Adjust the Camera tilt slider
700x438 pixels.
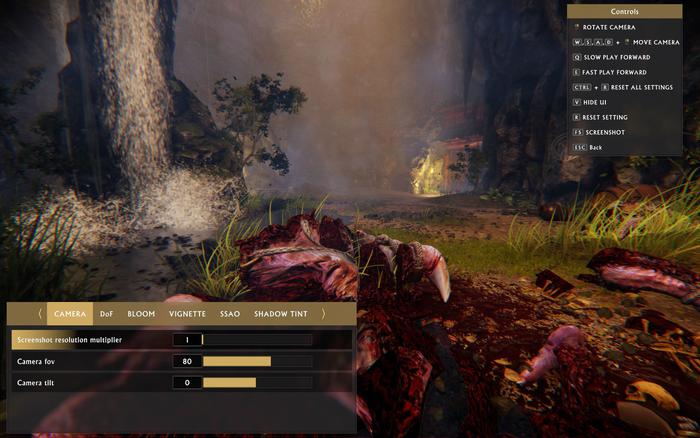coord(257,383)
